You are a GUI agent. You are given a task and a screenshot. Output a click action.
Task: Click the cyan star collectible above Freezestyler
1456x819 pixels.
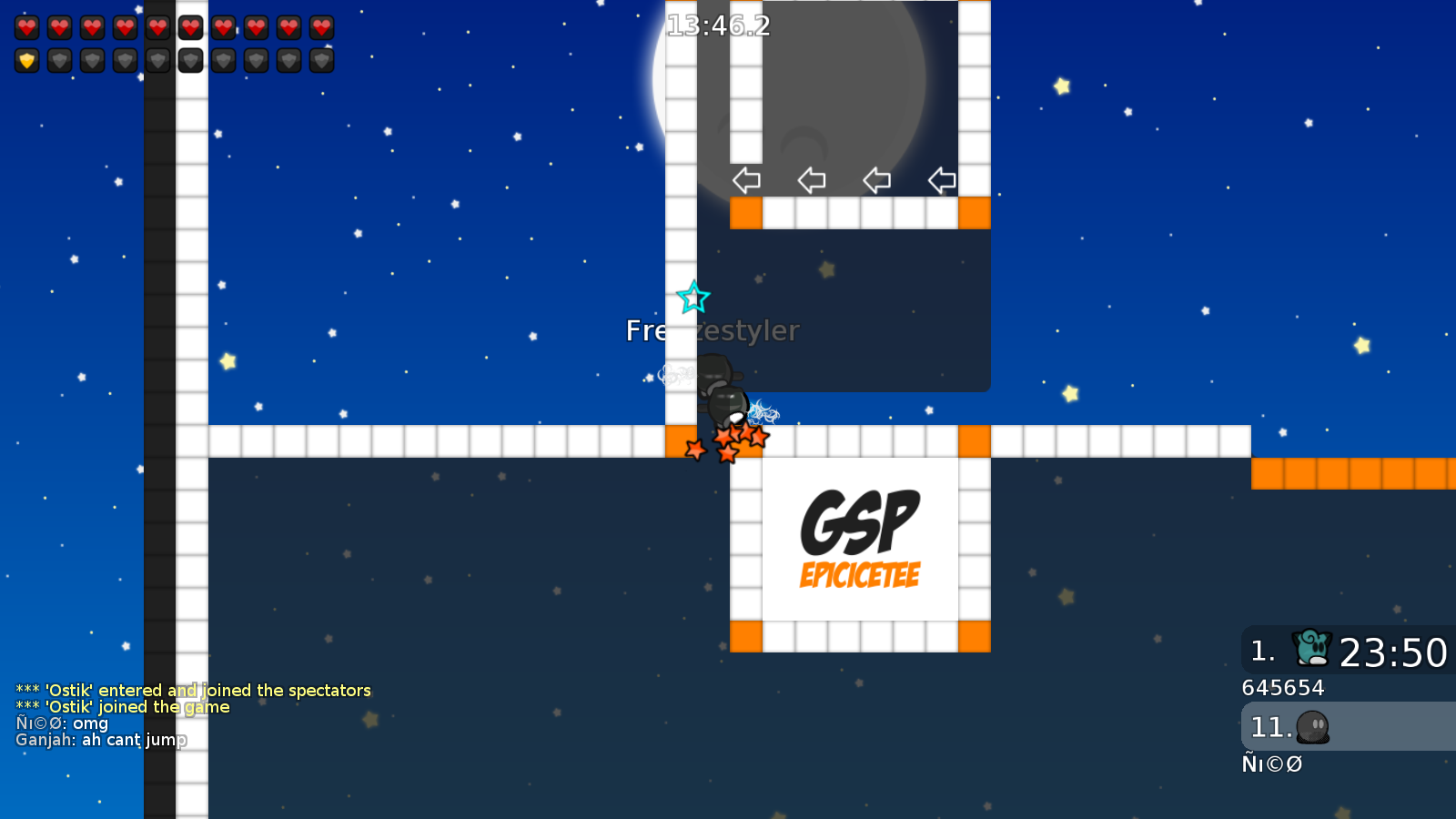(693, 297)
